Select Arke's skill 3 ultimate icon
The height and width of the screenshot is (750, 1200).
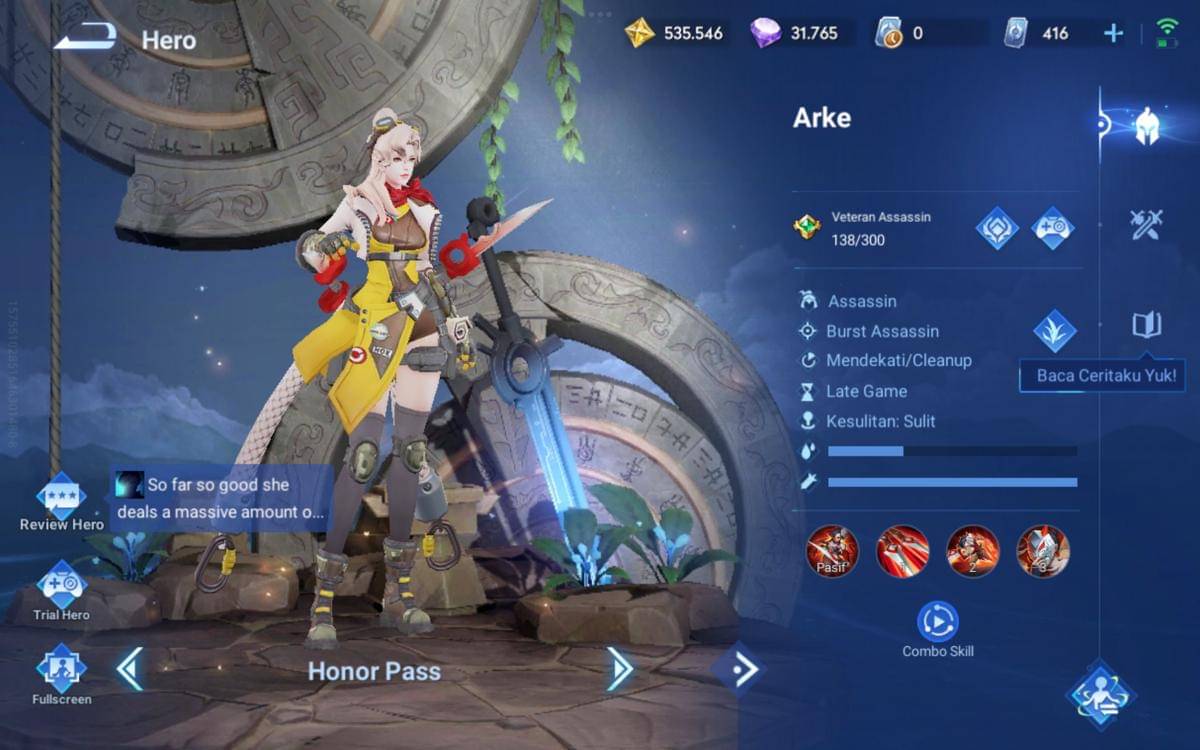pyautogui.click(x=1043, y=551)
